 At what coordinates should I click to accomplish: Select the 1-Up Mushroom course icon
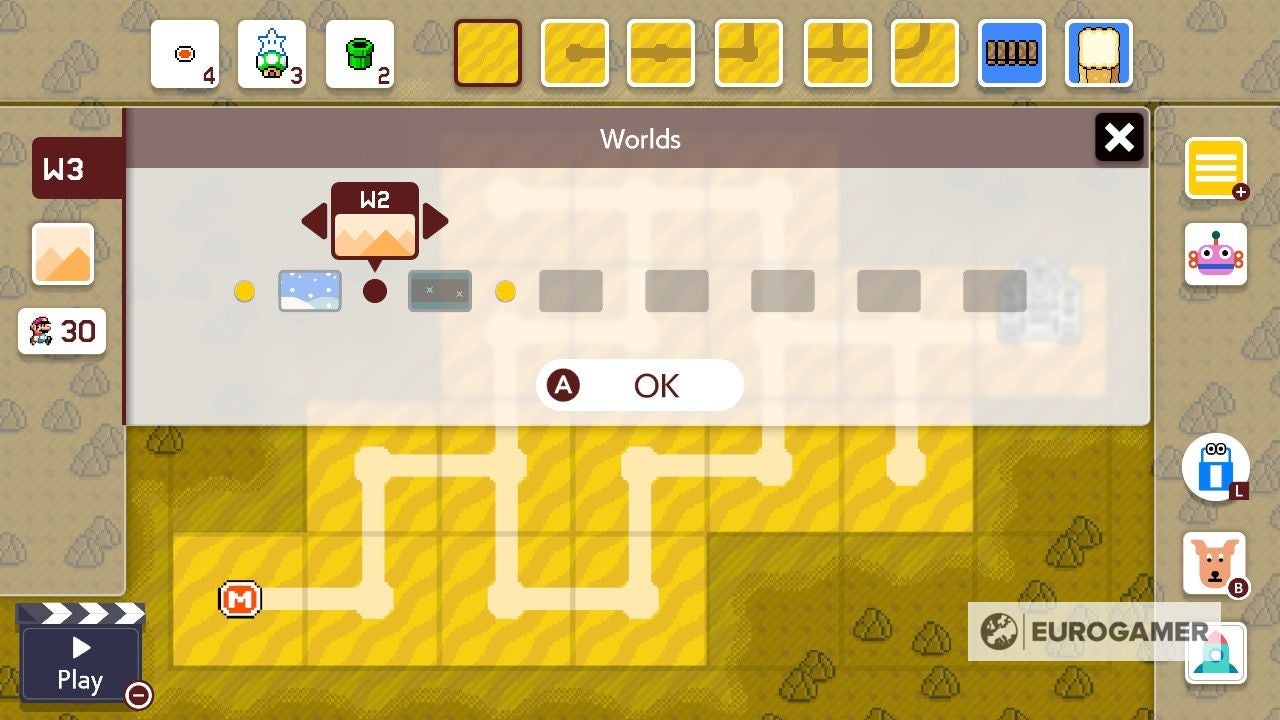tap(272, 55)
